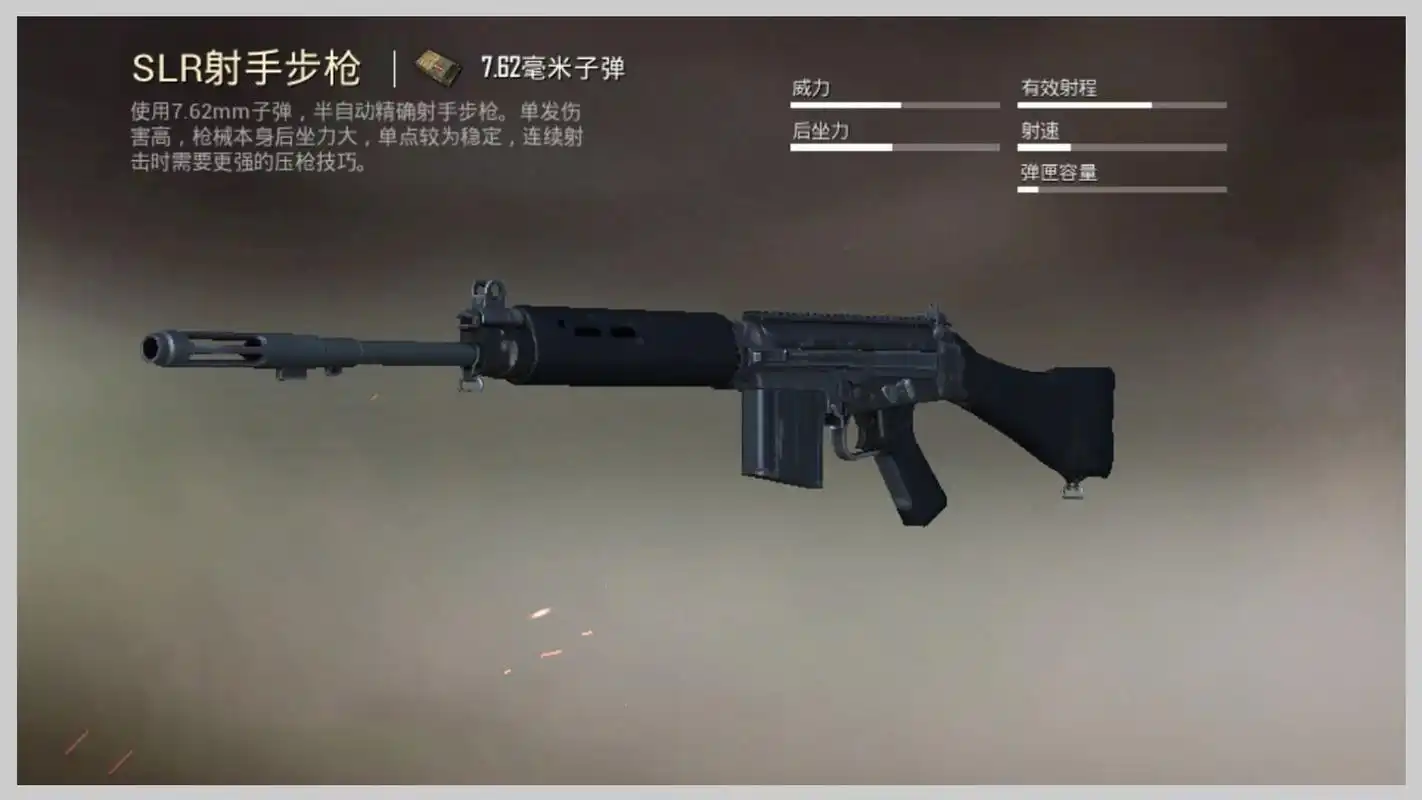Select the 后坐力 (recoil) stat bar
This screenshot has width=1422, height=800.
coord(893,146)
